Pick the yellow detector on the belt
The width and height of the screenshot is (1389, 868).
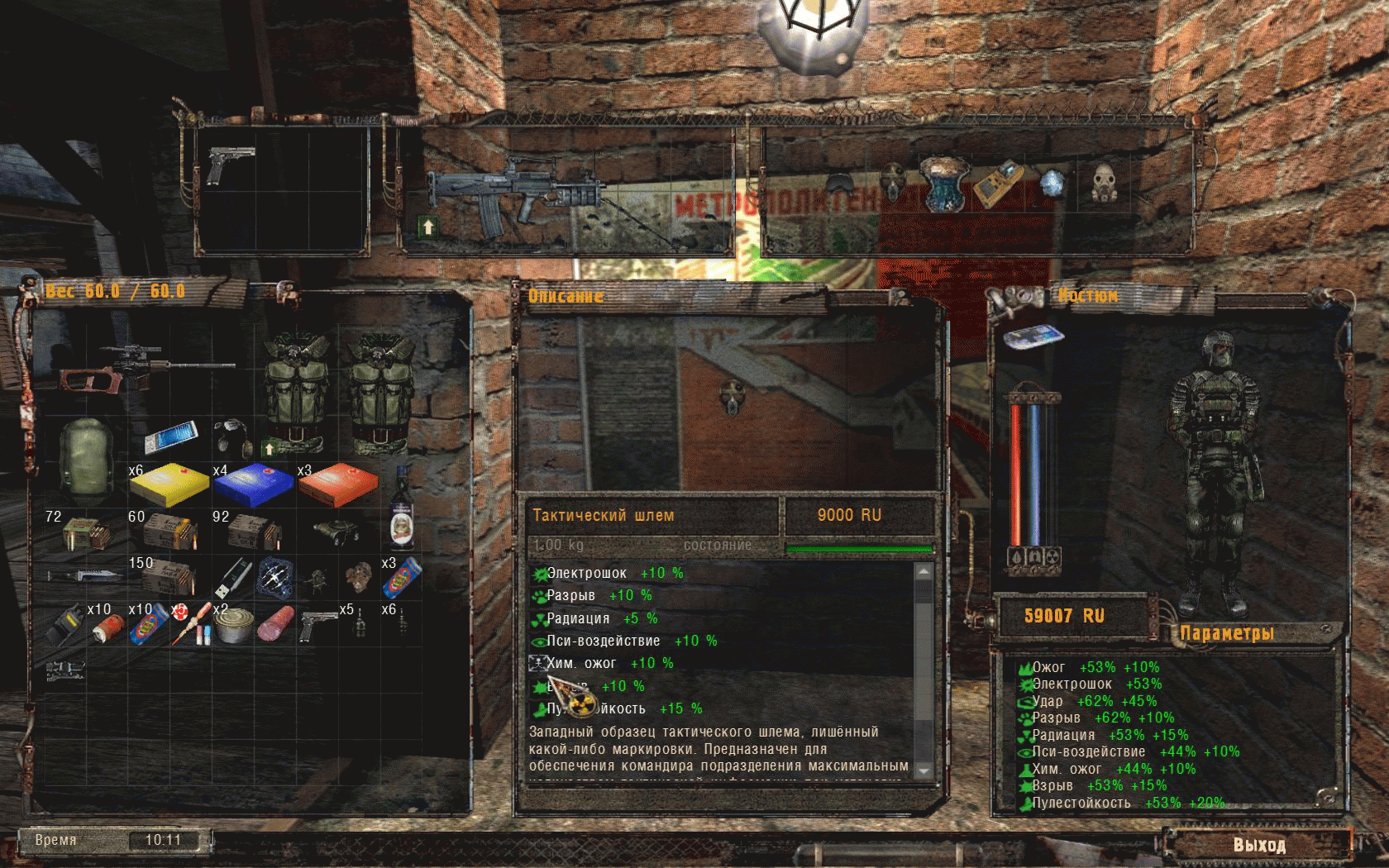tap(998, 184)
